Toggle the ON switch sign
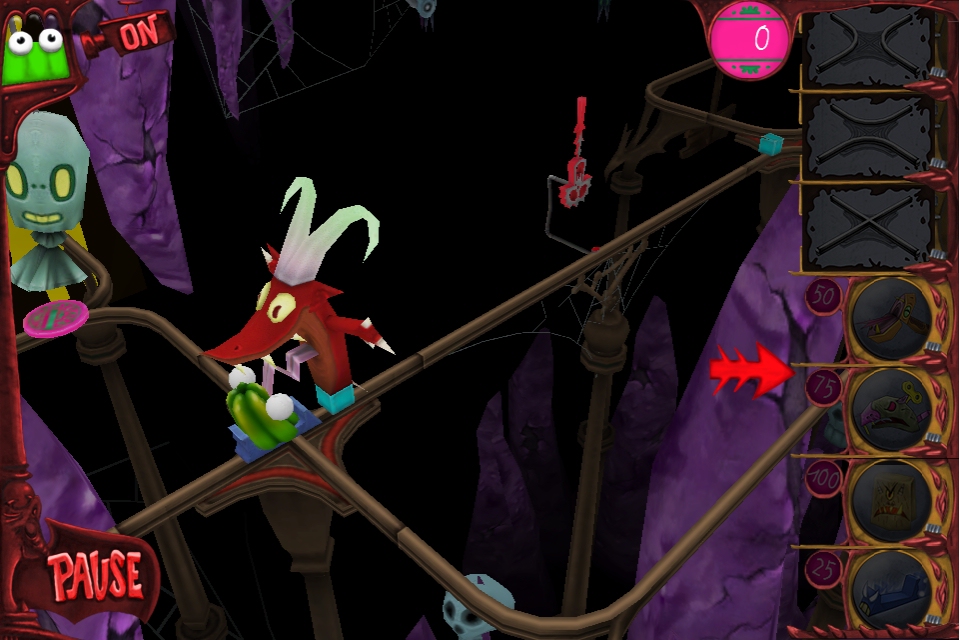 (138, 35)
